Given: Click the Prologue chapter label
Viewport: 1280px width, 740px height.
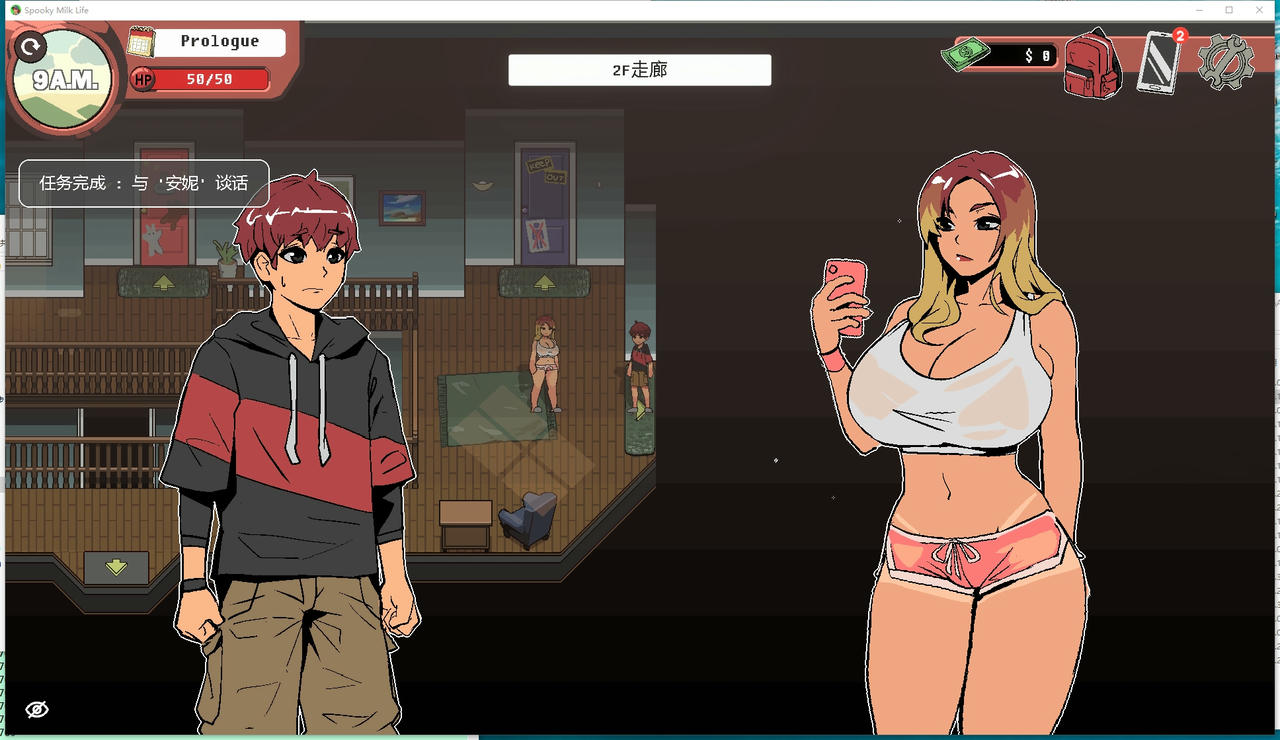Looking at the screenshot, I should point(222,41).
